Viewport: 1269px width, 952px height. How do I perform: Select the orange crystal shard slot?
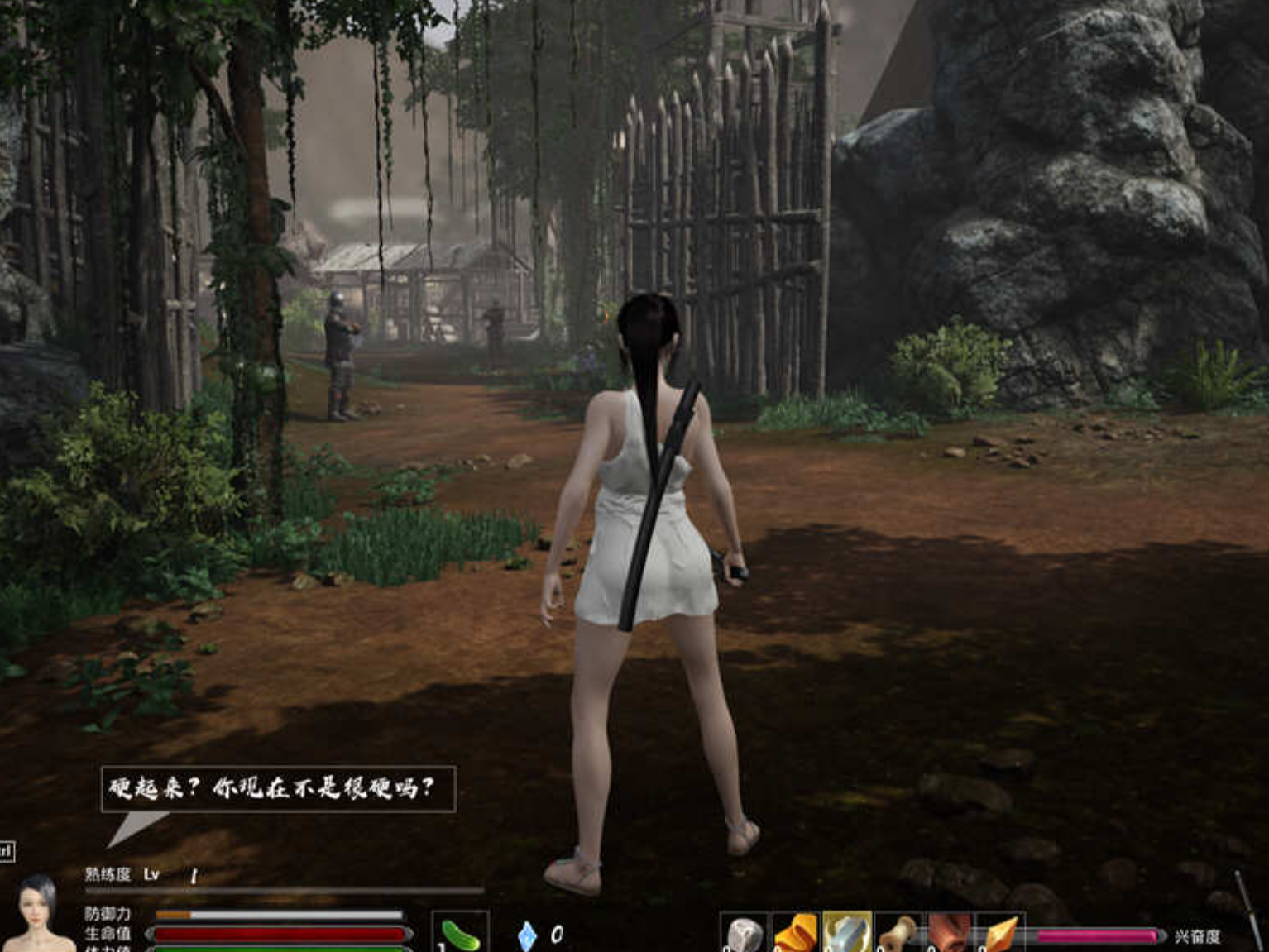[999, 933]
